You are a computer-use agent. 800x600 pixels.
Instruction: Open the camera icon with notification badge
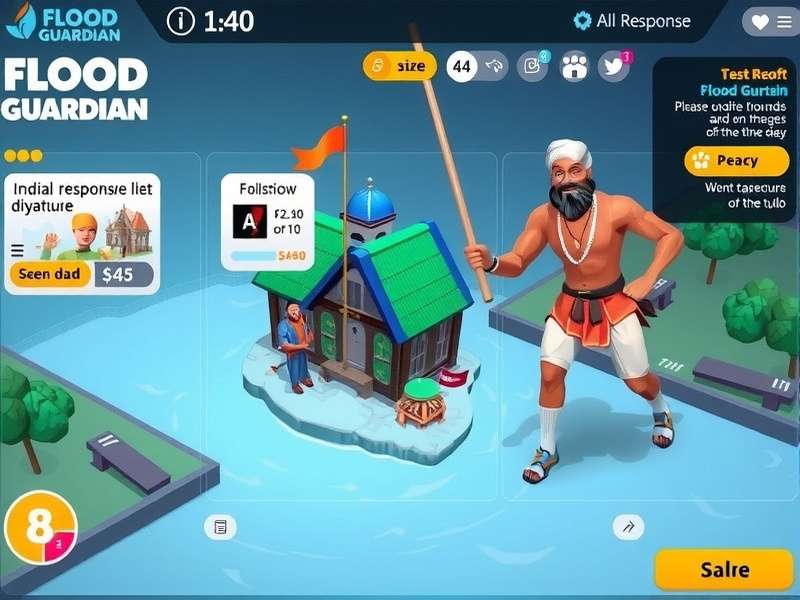(x=533, y=66)
